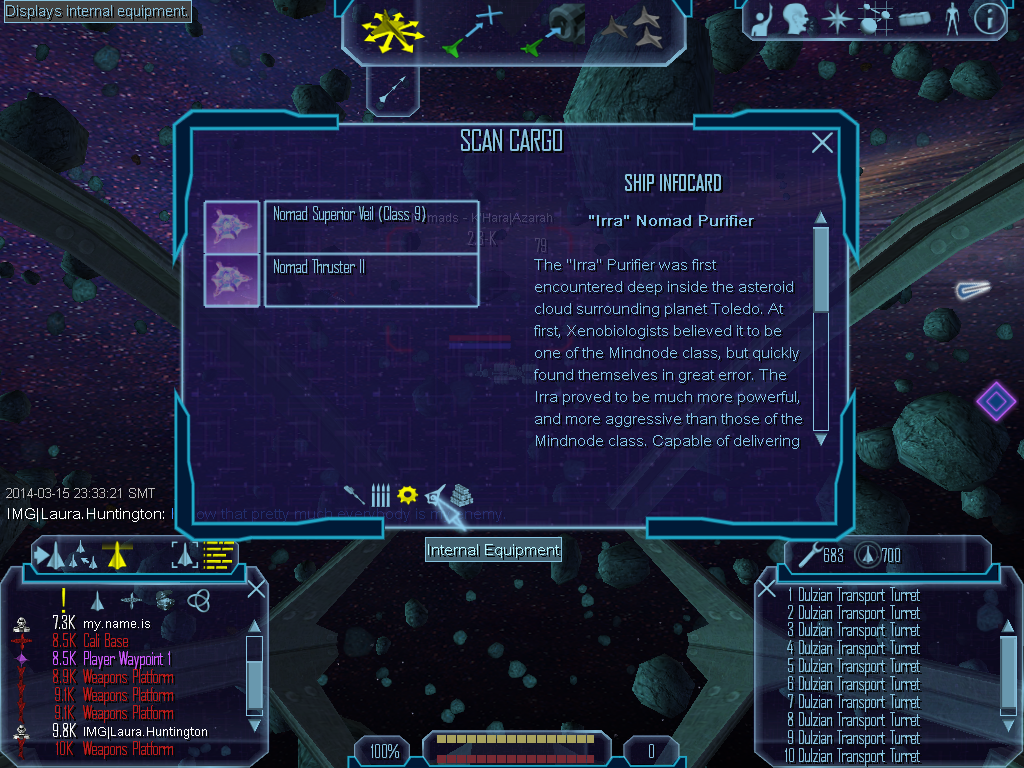This screenshot has width=1024, height=768.
Task: Close the Scan Cargo window
Action: 822,143
